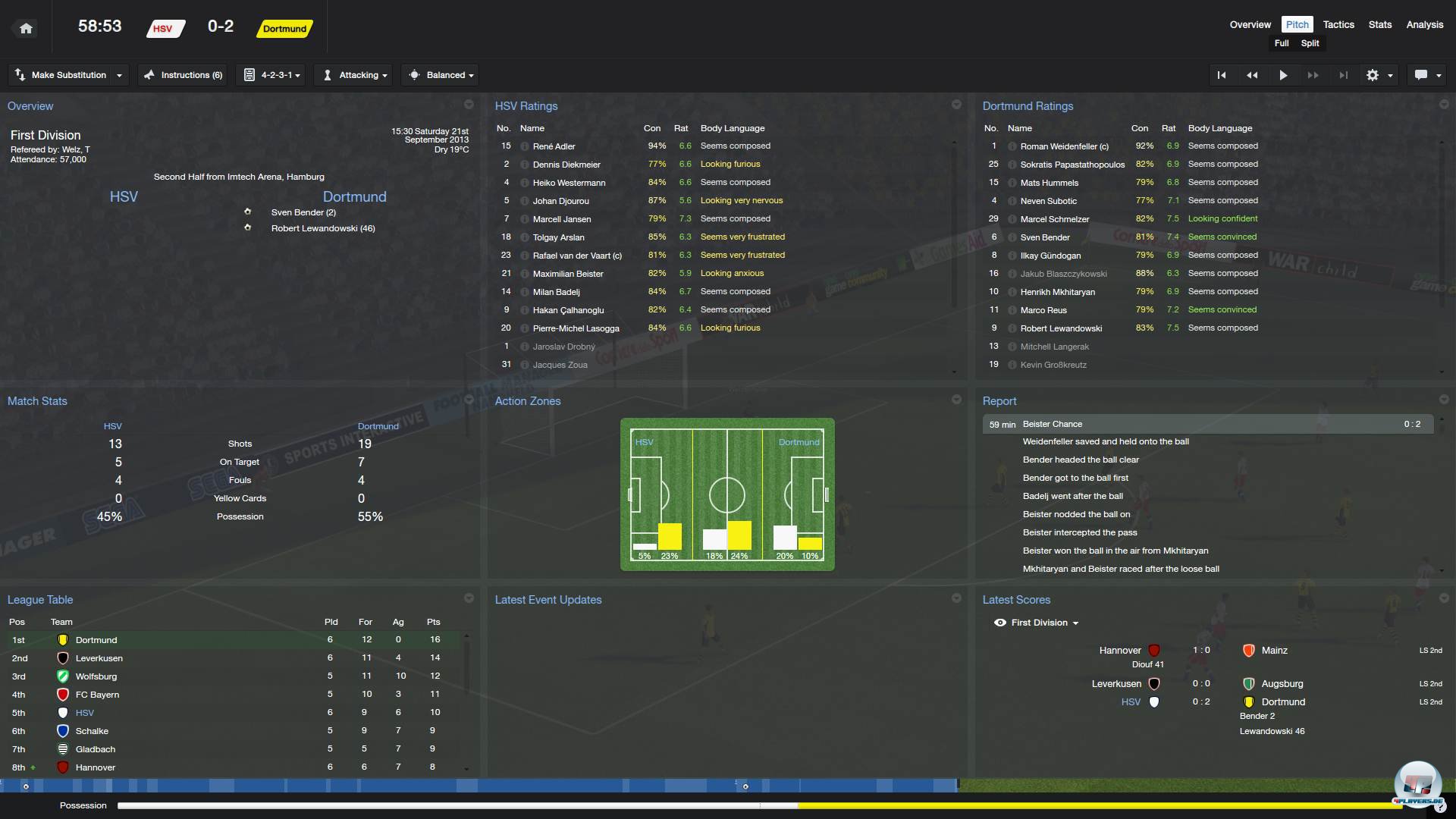Click the Dortmund team badge in the league table
This screenshot has height=819, width=1456.
(62, 639)
